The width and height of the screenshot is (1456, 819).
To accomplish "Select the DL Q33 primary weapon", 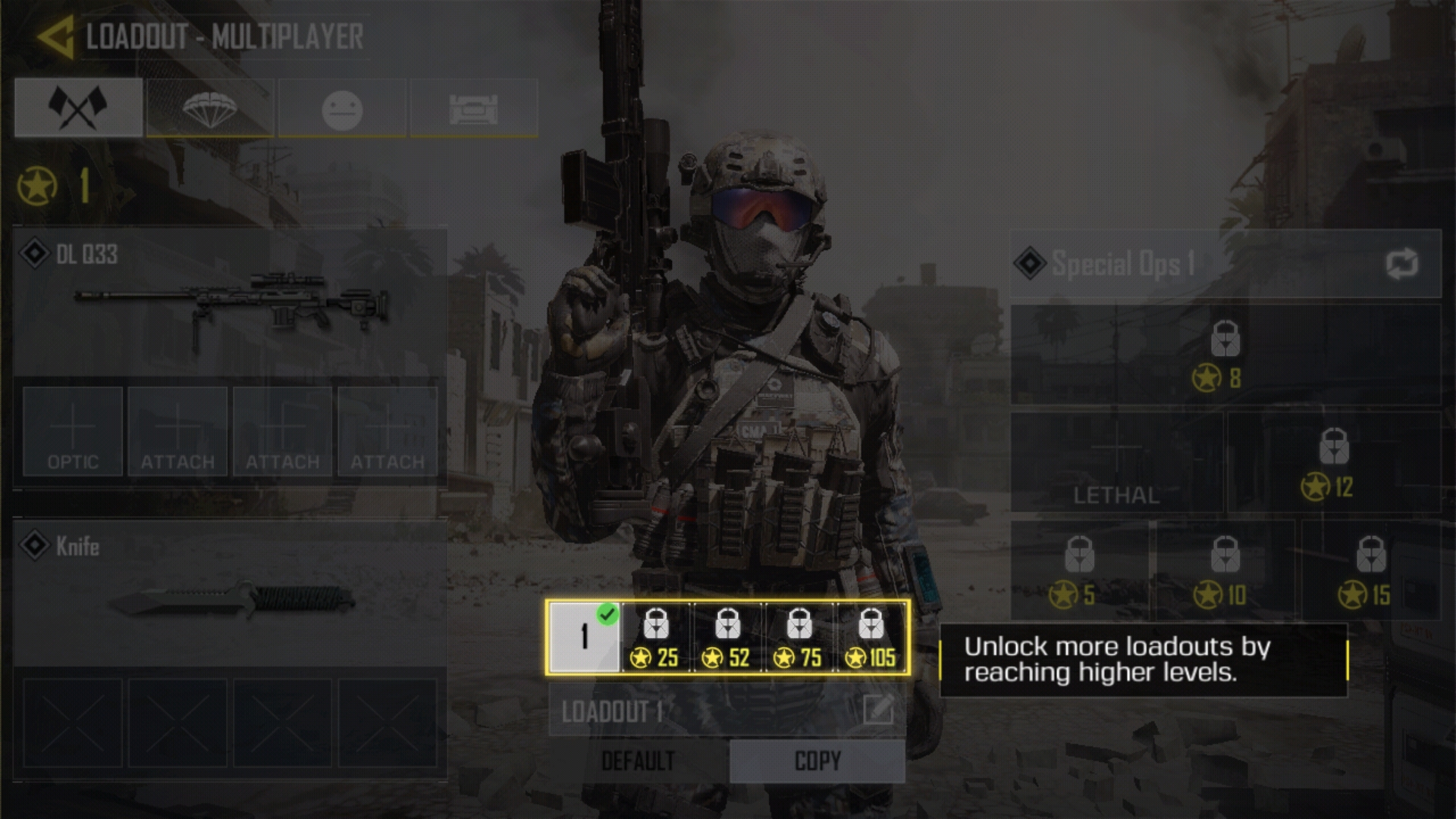I will click(230, 302).
